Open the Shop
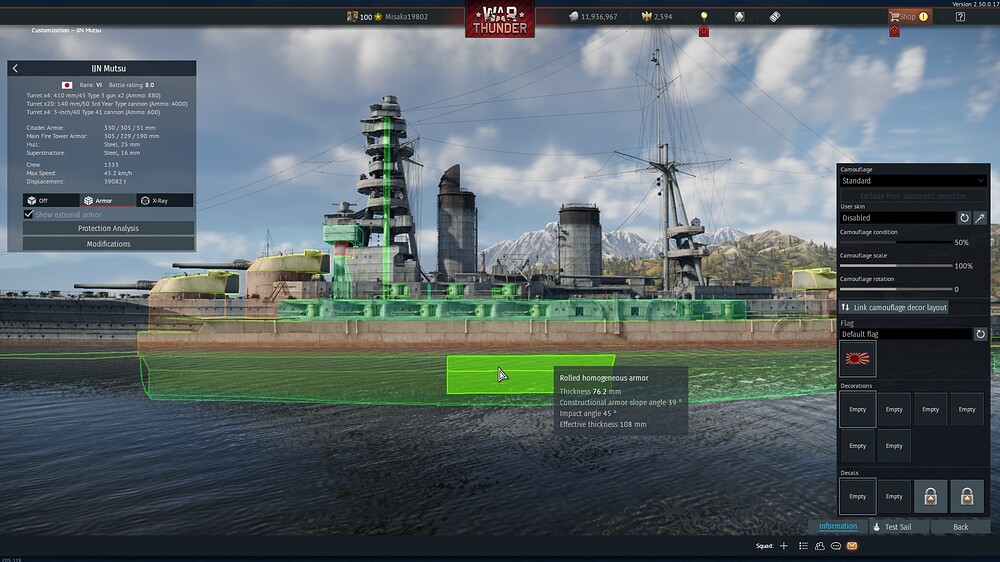1000x562 pixels. click(904, 17)
